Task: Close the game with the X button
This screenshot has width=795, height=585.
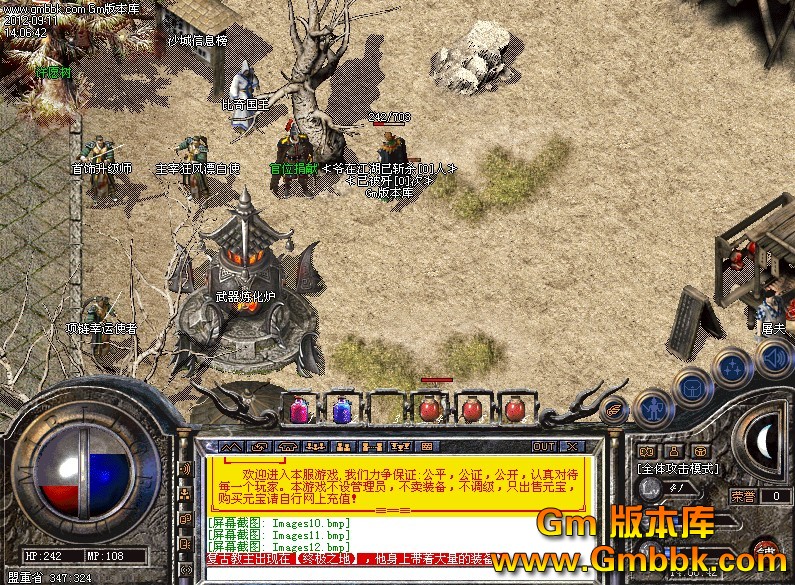Action: [571, 446]
